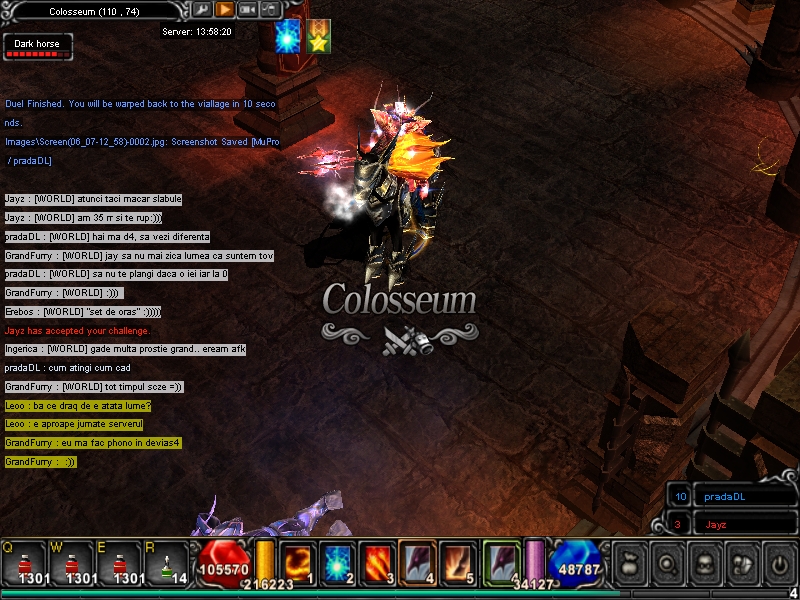This screenshot has height=600, width=800.
Task: Activate the fiery swirl skill in slot 1
Action: (297, 561)
